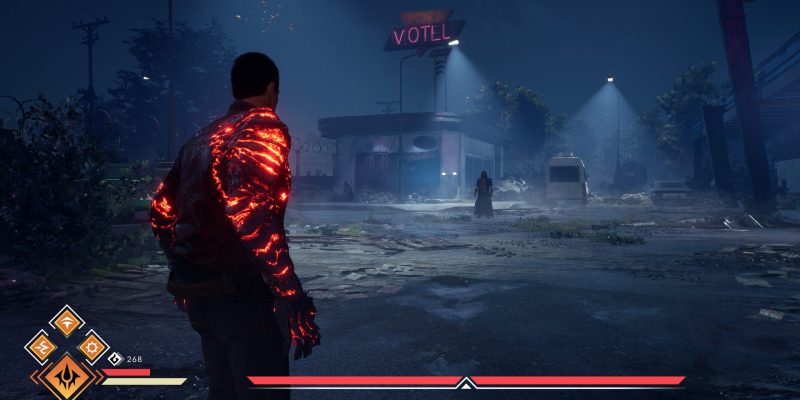The image size is (800, 400).
Task: Trigger the zigzag lightning ability icon
Action: [x=41, y=347]
